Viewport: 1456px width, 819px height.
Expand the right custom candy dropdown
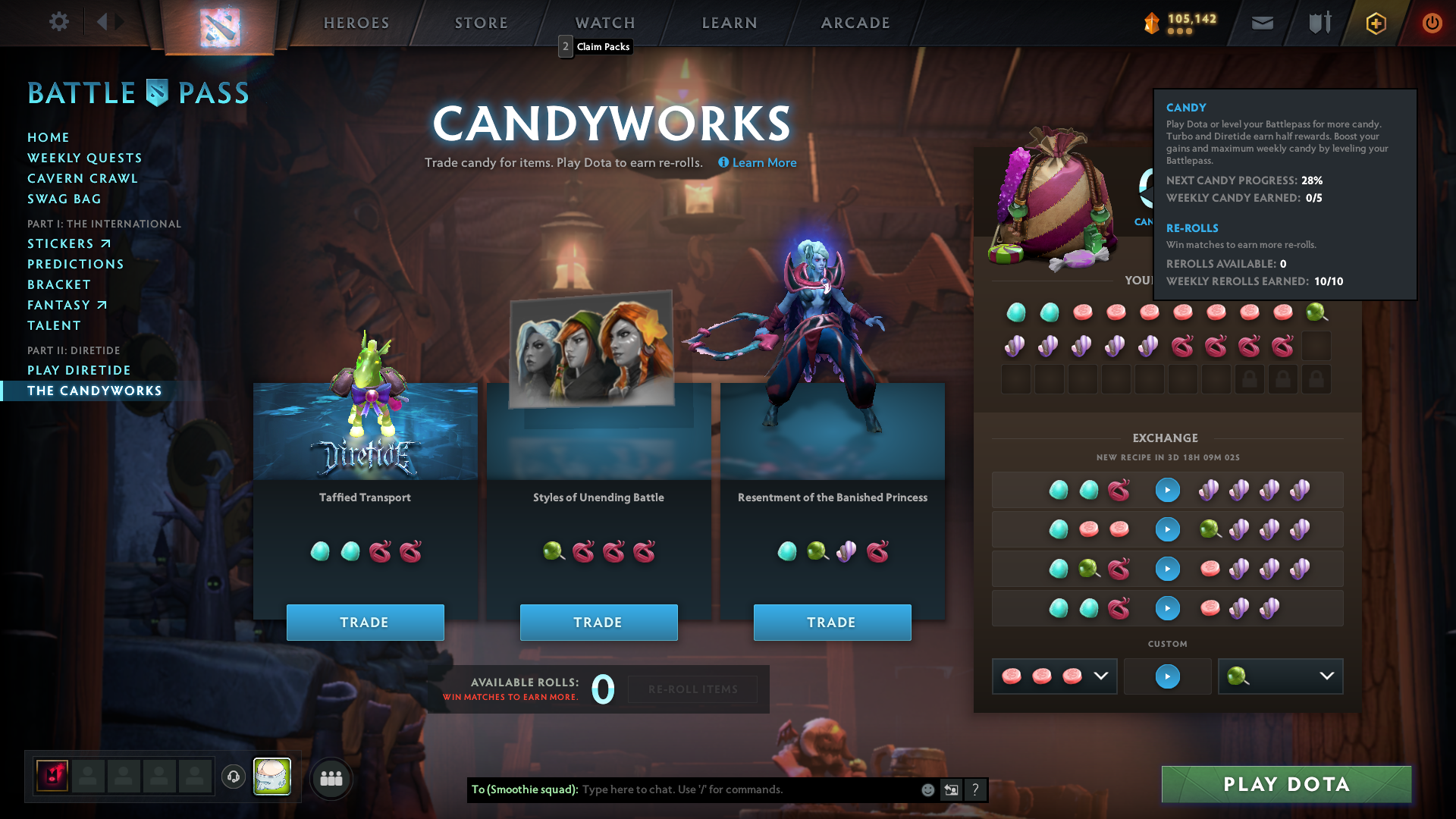[x=1325, y=676]
